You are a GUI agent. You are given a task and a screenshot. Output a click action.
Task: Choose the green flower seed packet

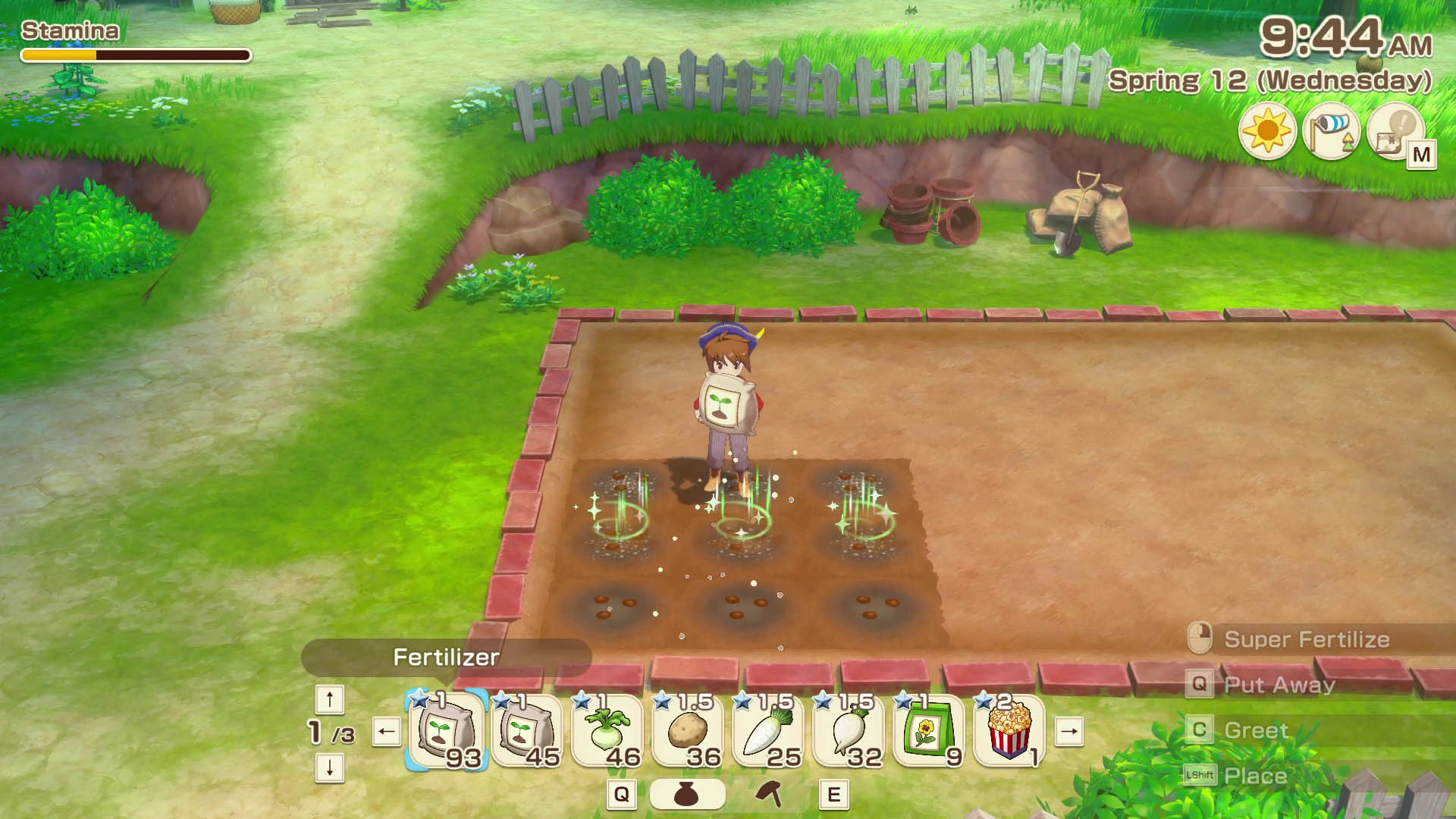(929, 732)
